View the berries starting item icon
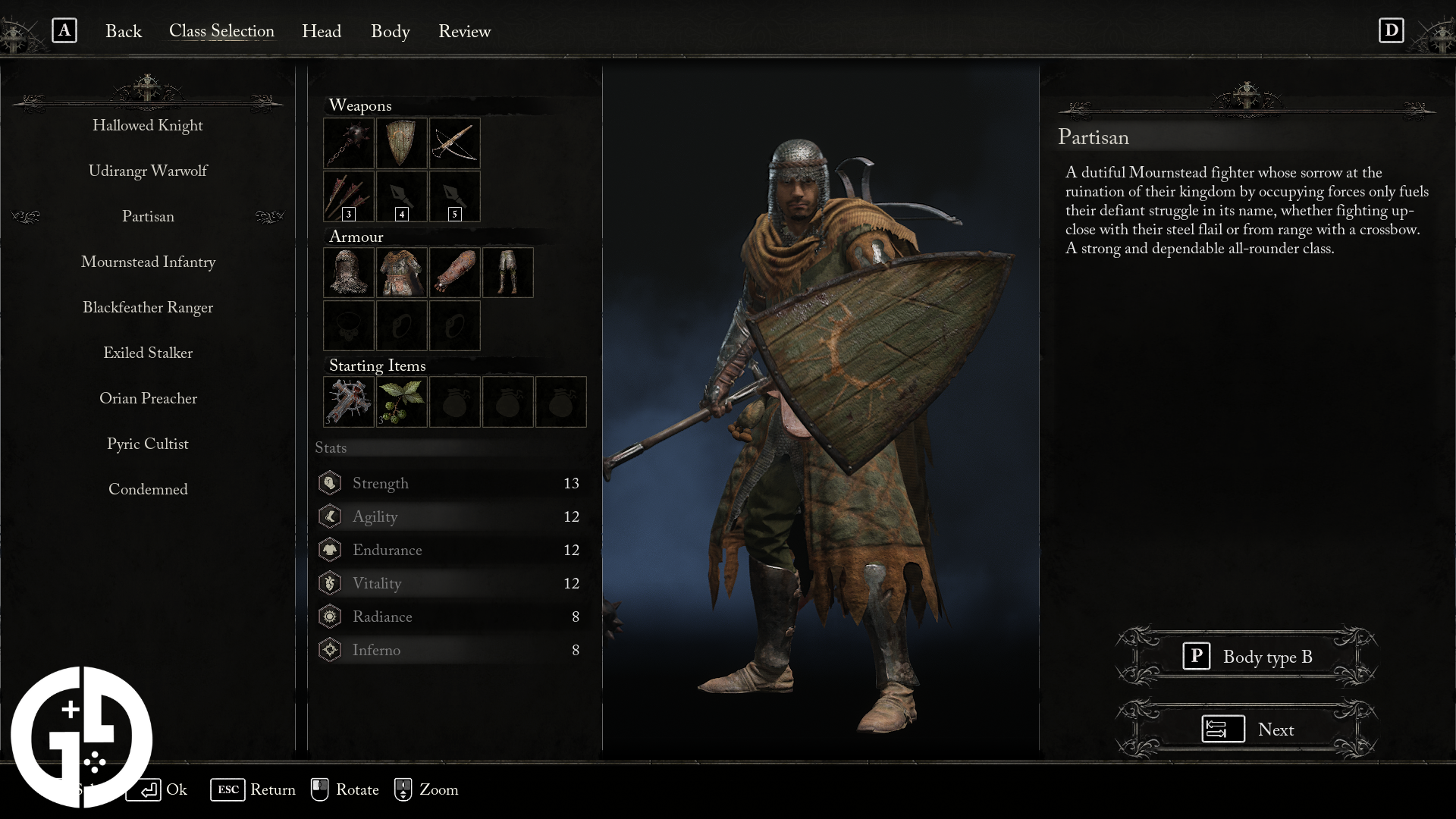The width and height of the screenshot is (1456, 819). coord(401,402)
